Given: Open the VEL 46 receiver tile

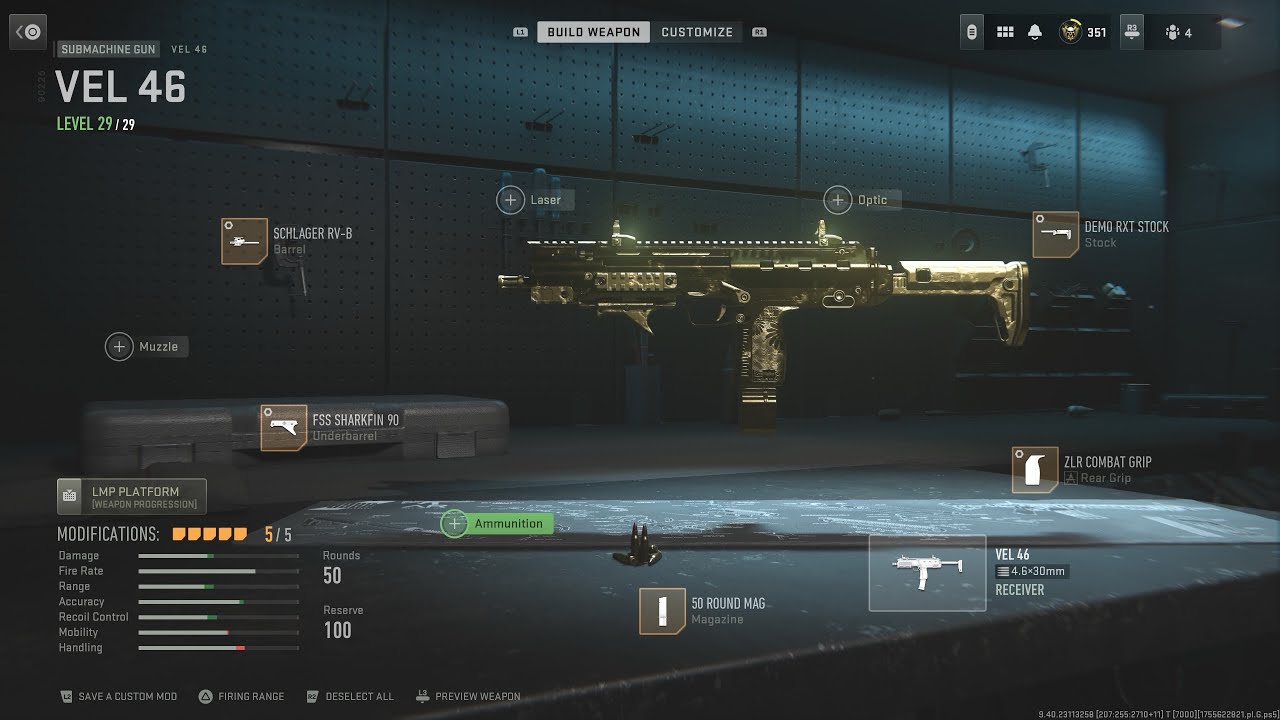Looking at the screenshot, I should coord(927,573).
